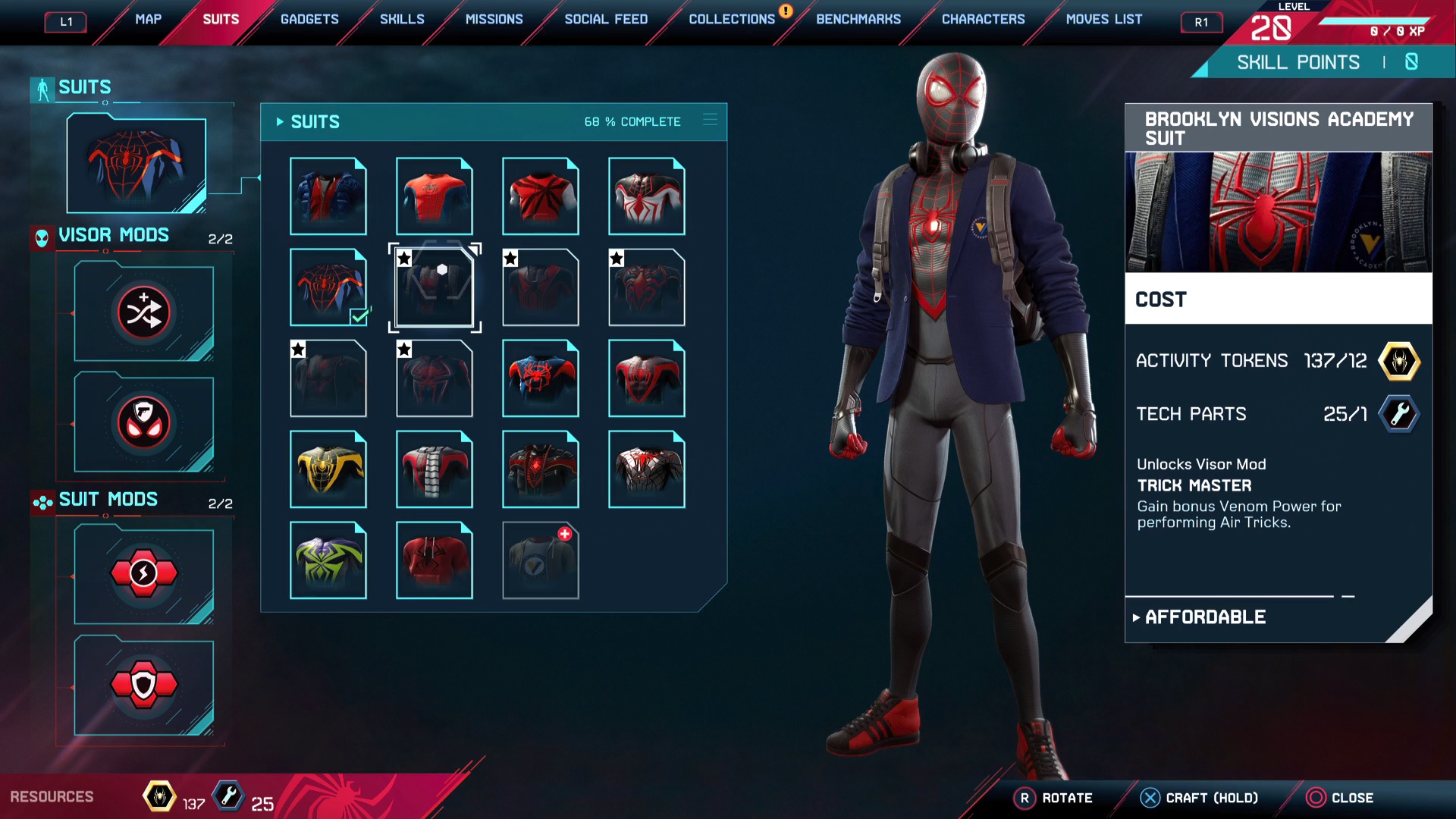This screenshot has width=1456, height=819.
Task: Choose the locked suit with red plus badge
Action: point(541,560)
